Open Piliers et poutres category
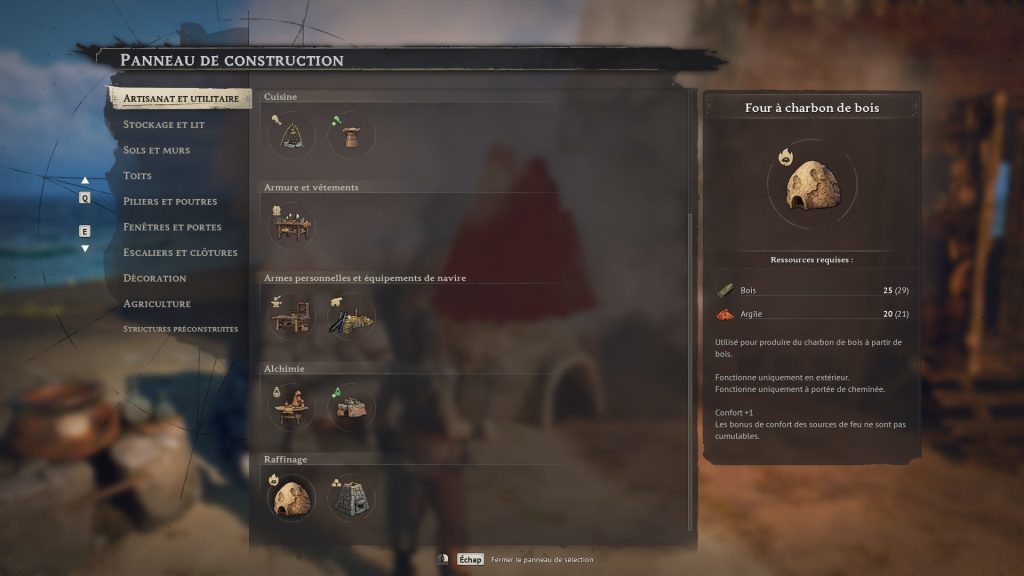Screen dimensions: 1024x576 pos(170,201)
